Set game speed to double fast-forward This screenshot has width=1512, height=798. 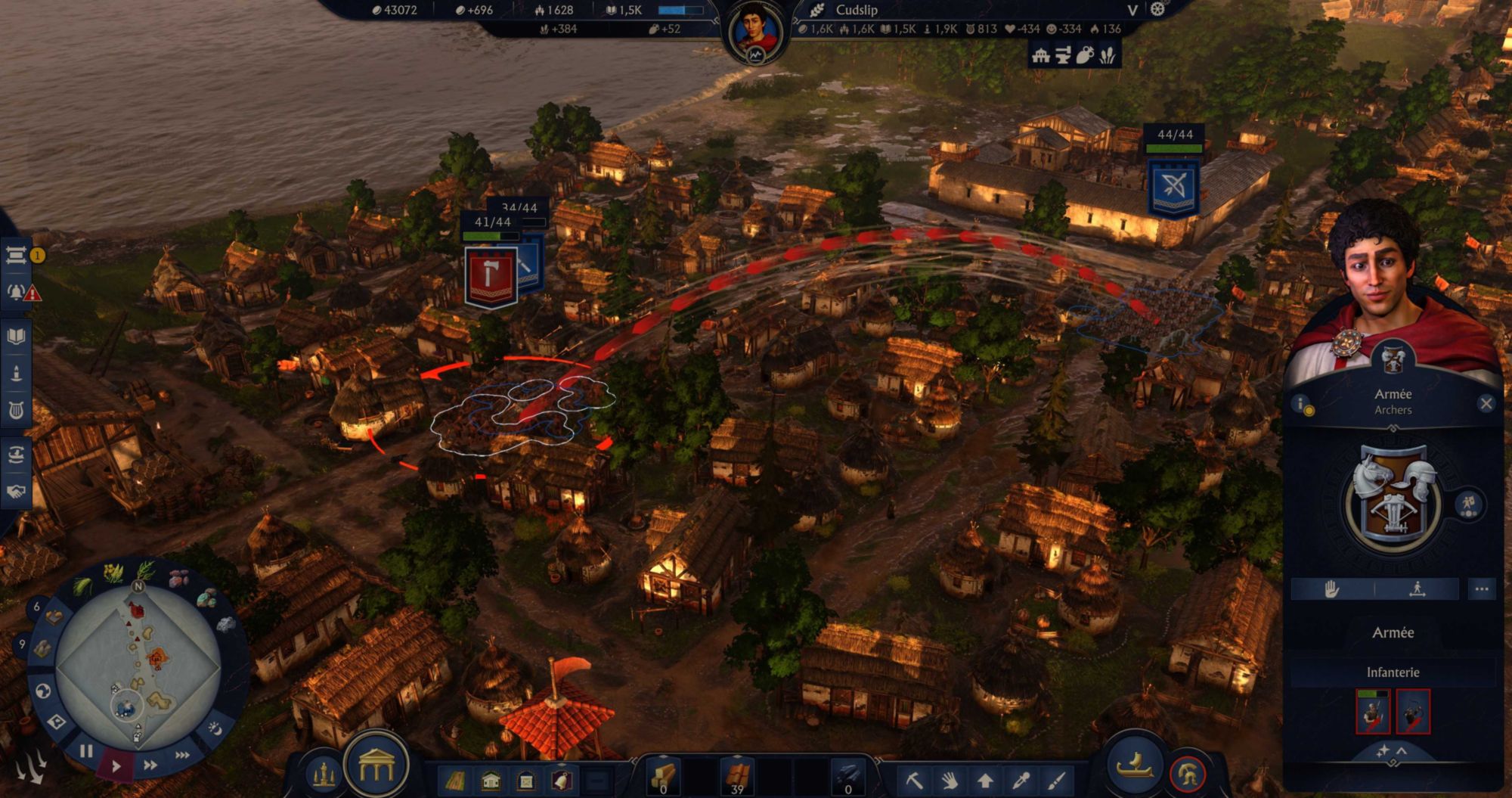(x=150, y=765)
